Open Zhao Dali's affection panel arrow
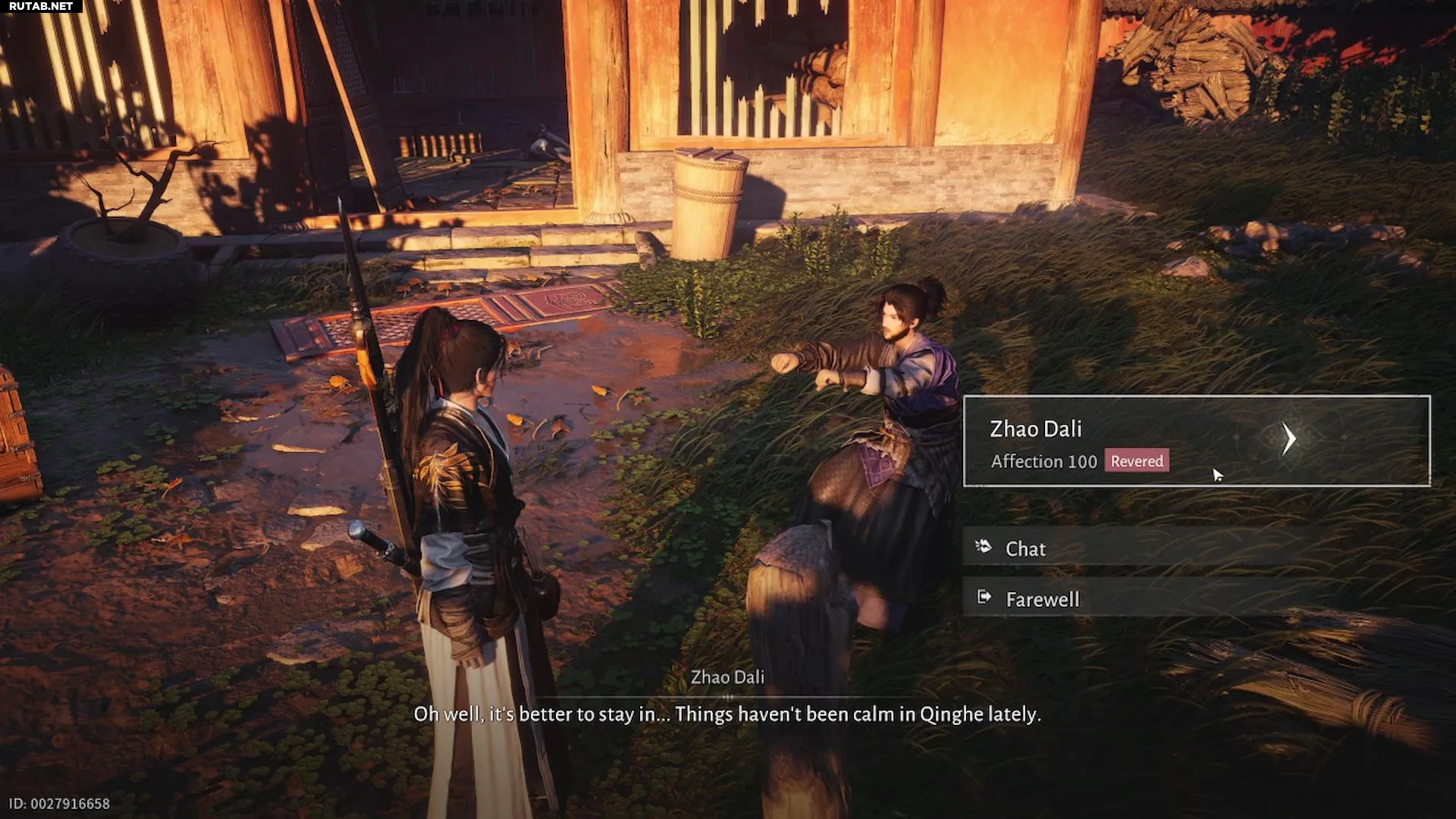This screenshot has width=1456, height=819. point(1288,439)
